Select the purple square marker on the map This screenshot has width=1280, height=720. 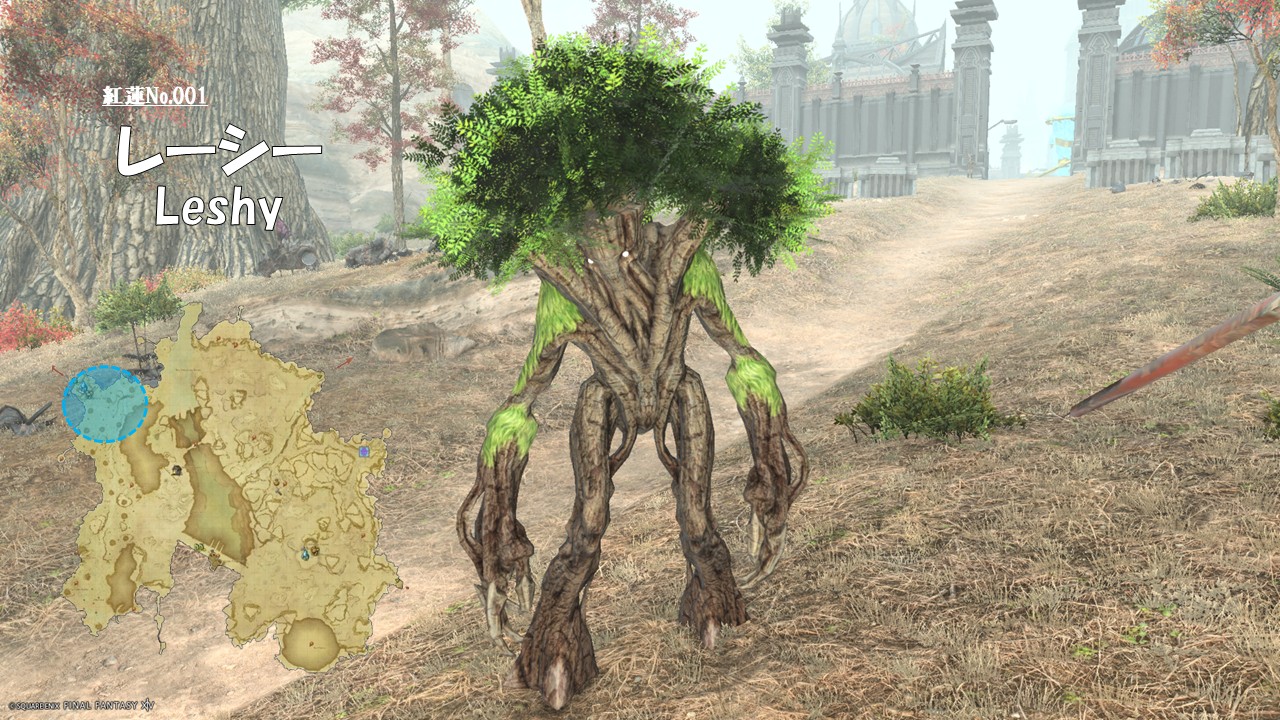364,452
